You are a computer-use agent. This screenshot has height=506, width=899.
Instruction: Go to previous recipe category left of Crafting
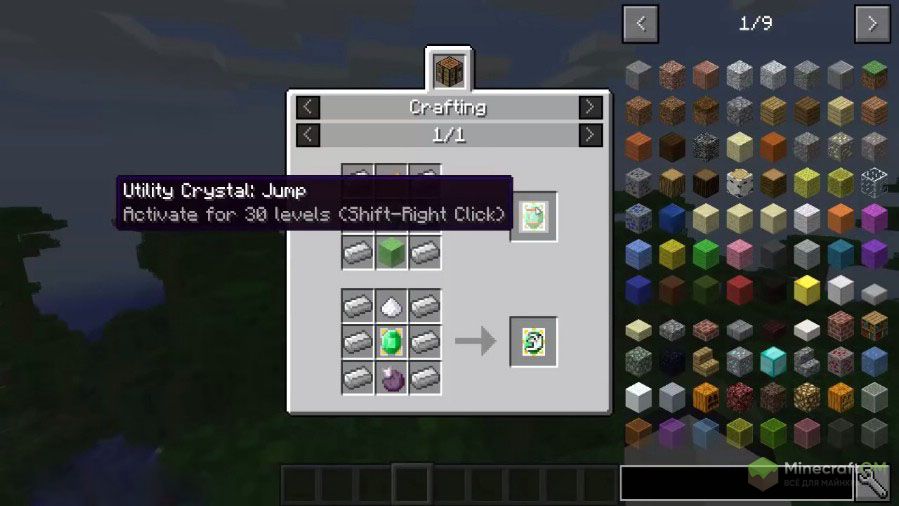[x=309, y=107]
